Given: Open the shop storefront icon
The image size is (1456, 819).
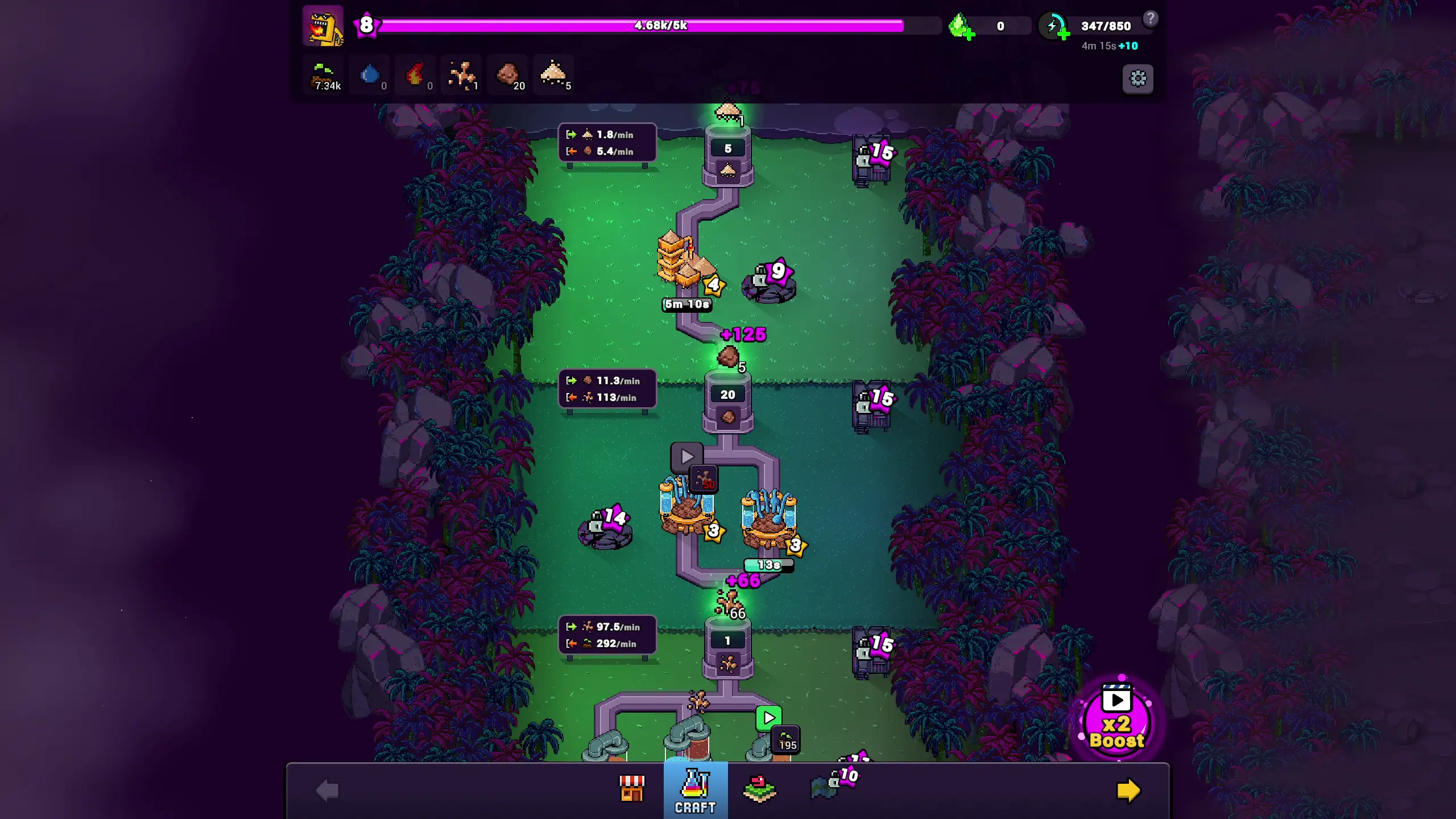Looking at the screenshot, I should coord(633,788).
